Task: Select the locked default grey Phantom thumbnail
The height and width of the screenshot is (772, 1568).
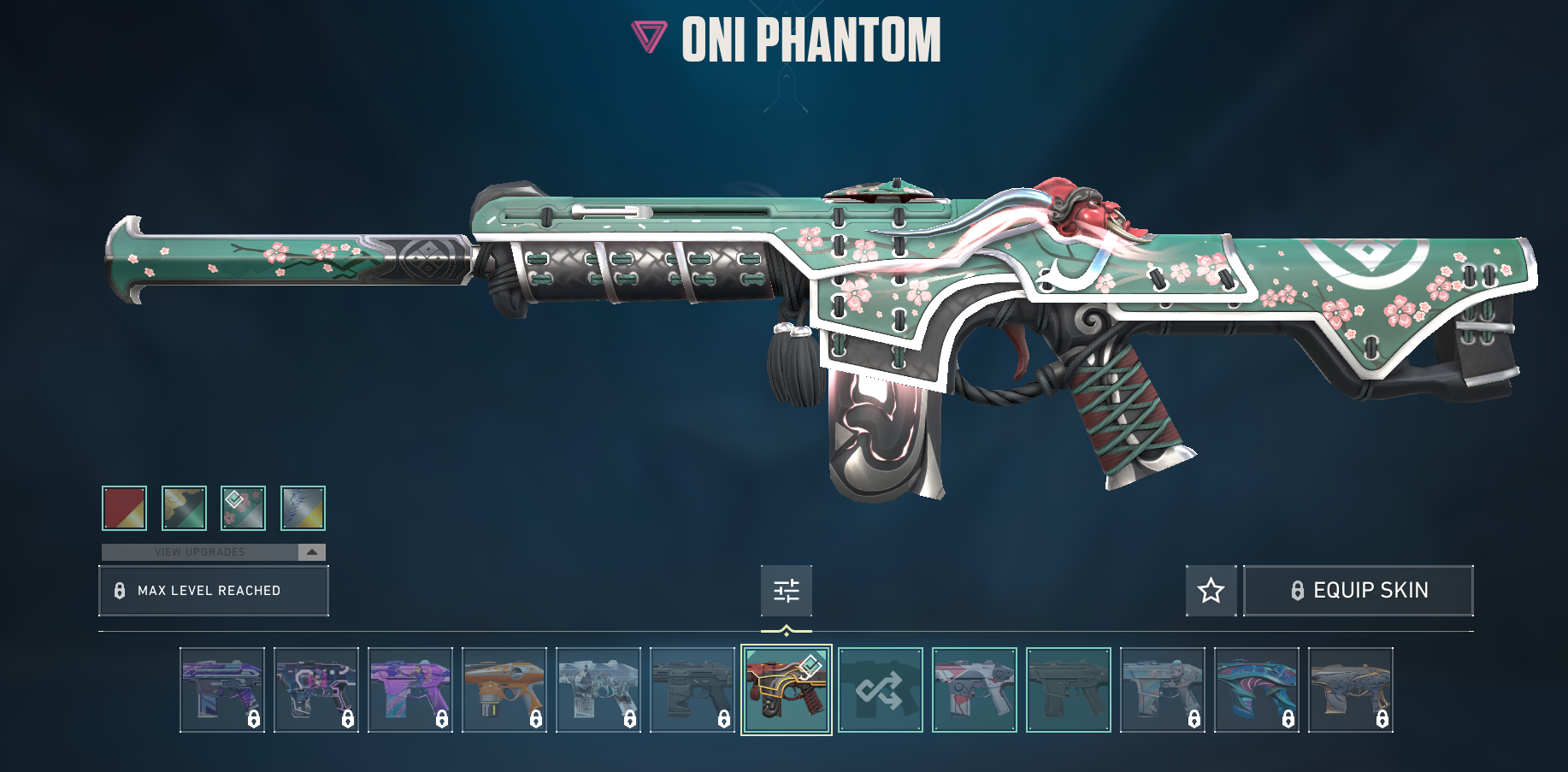Action: pos(693,690)
